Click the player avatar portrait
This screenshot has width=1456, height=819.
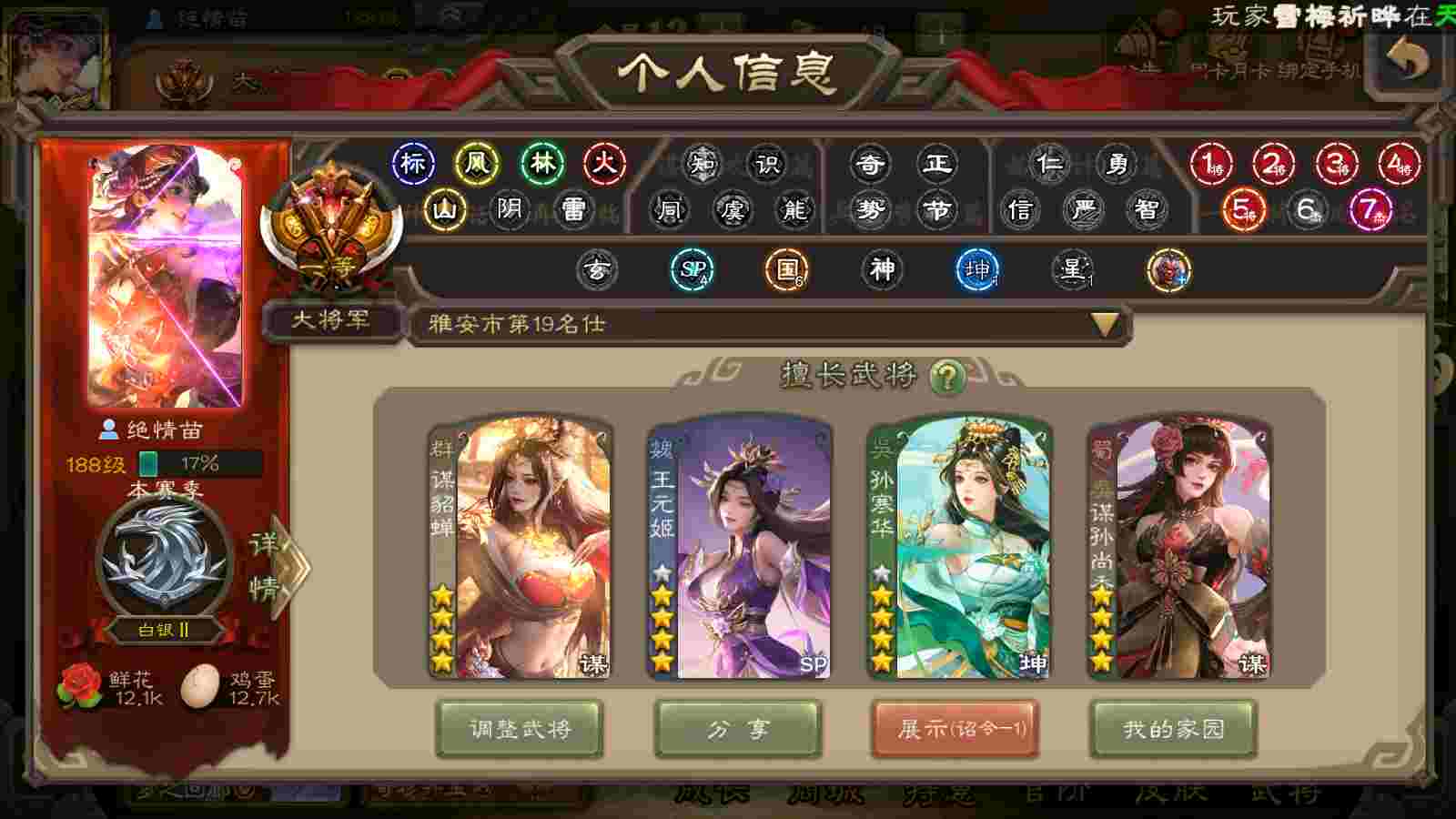pyautogui.click(x=166, y=276)
